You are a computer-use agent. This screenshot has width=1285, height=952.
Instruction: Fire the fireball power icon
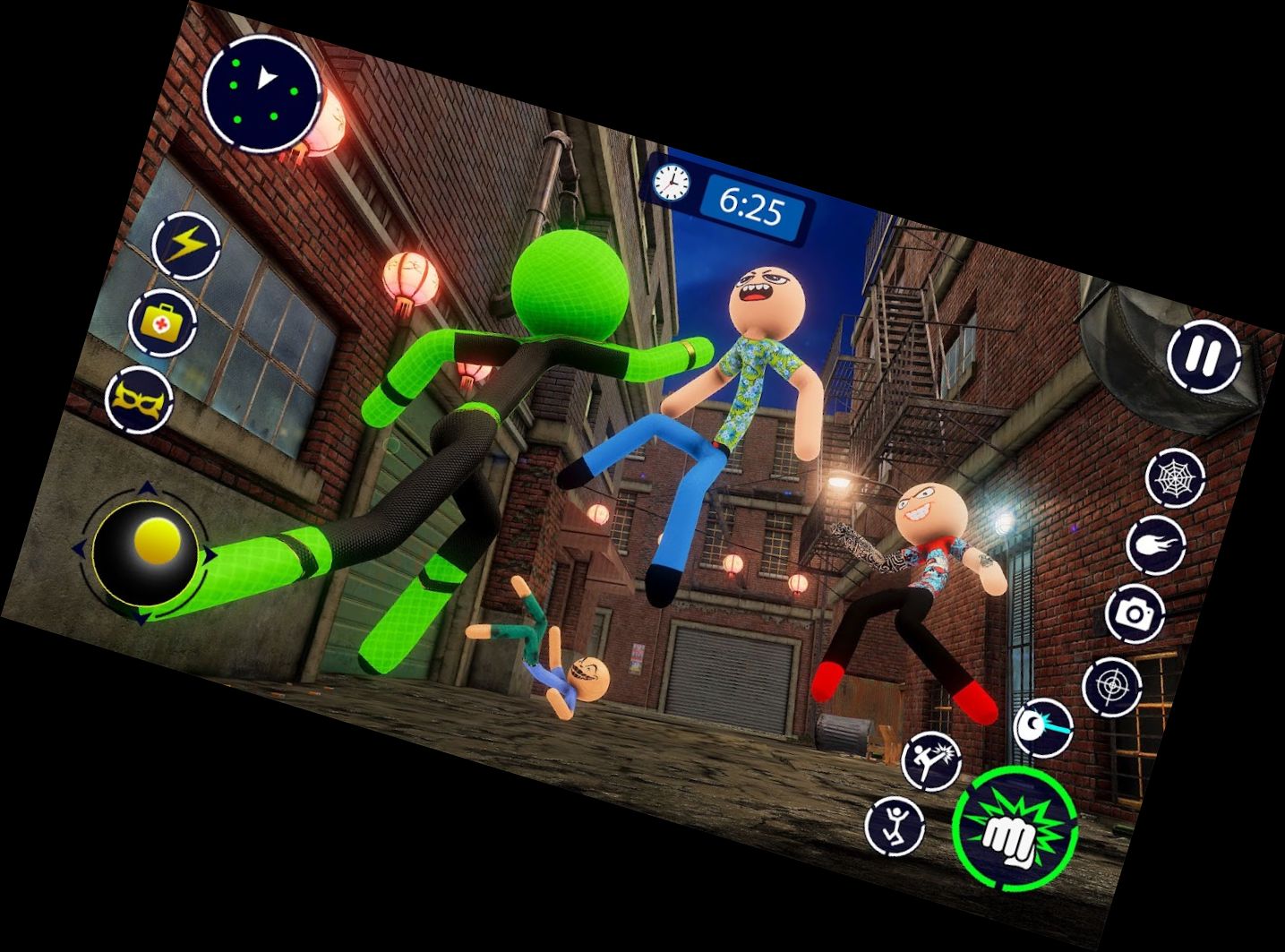click(x=1157, y=546)
